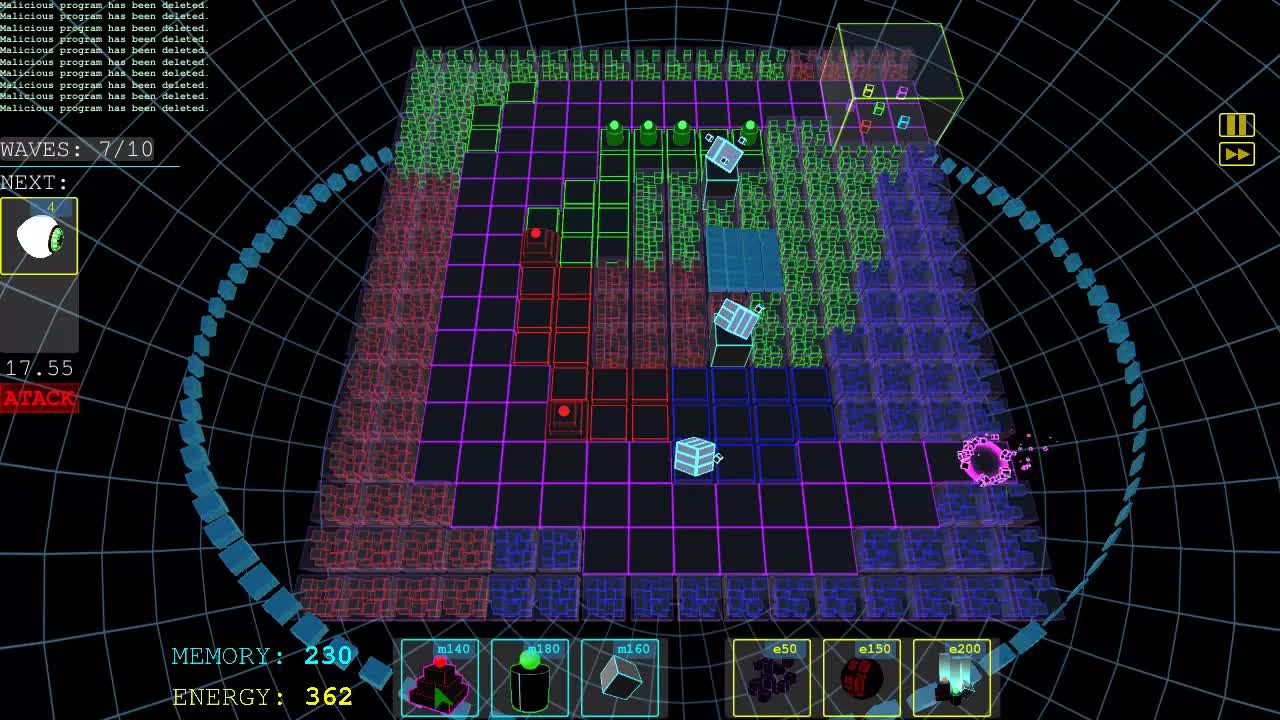Use the red sphere ability costing e150
Viewport: 1280px width, 720px height.
(862, 677)
